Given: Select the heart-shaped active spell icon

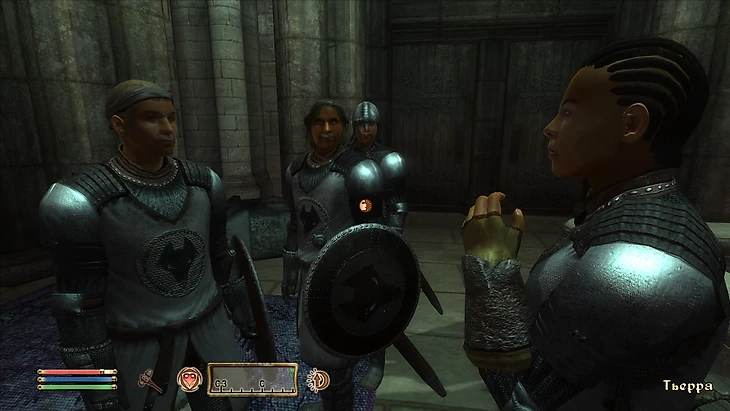Looking at the screenshot, I should tap(189, 380).
